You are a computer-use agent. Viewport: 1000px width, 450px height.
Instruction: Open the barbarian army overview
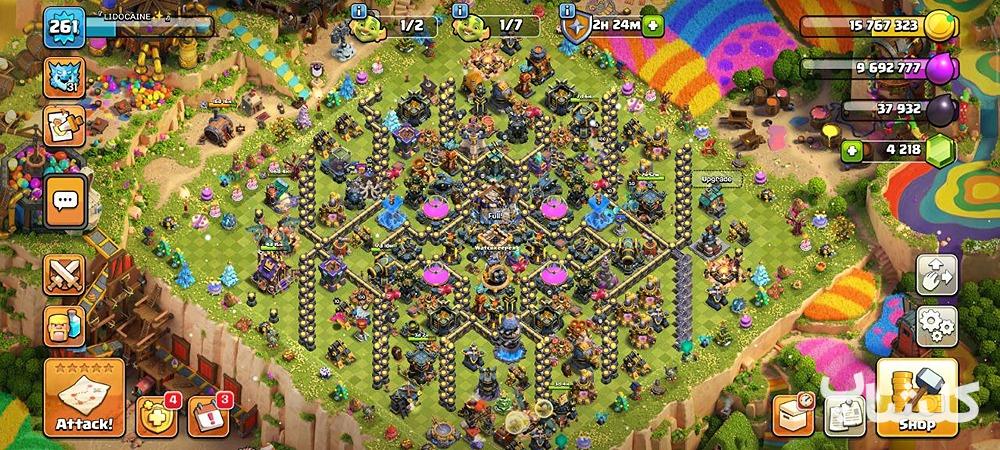pyautogui.click(x=64, y=326)
